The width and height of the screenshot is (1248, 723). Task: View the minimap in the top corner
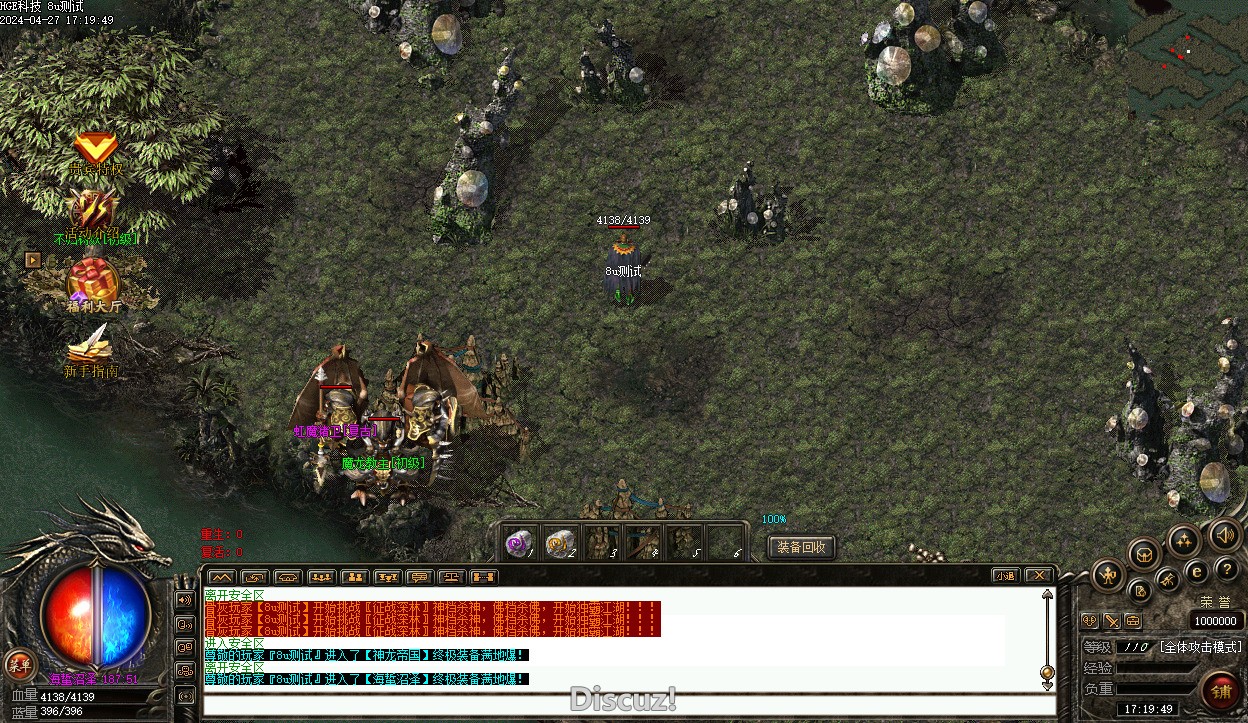pyautogui.click(x=1187, y=60)
